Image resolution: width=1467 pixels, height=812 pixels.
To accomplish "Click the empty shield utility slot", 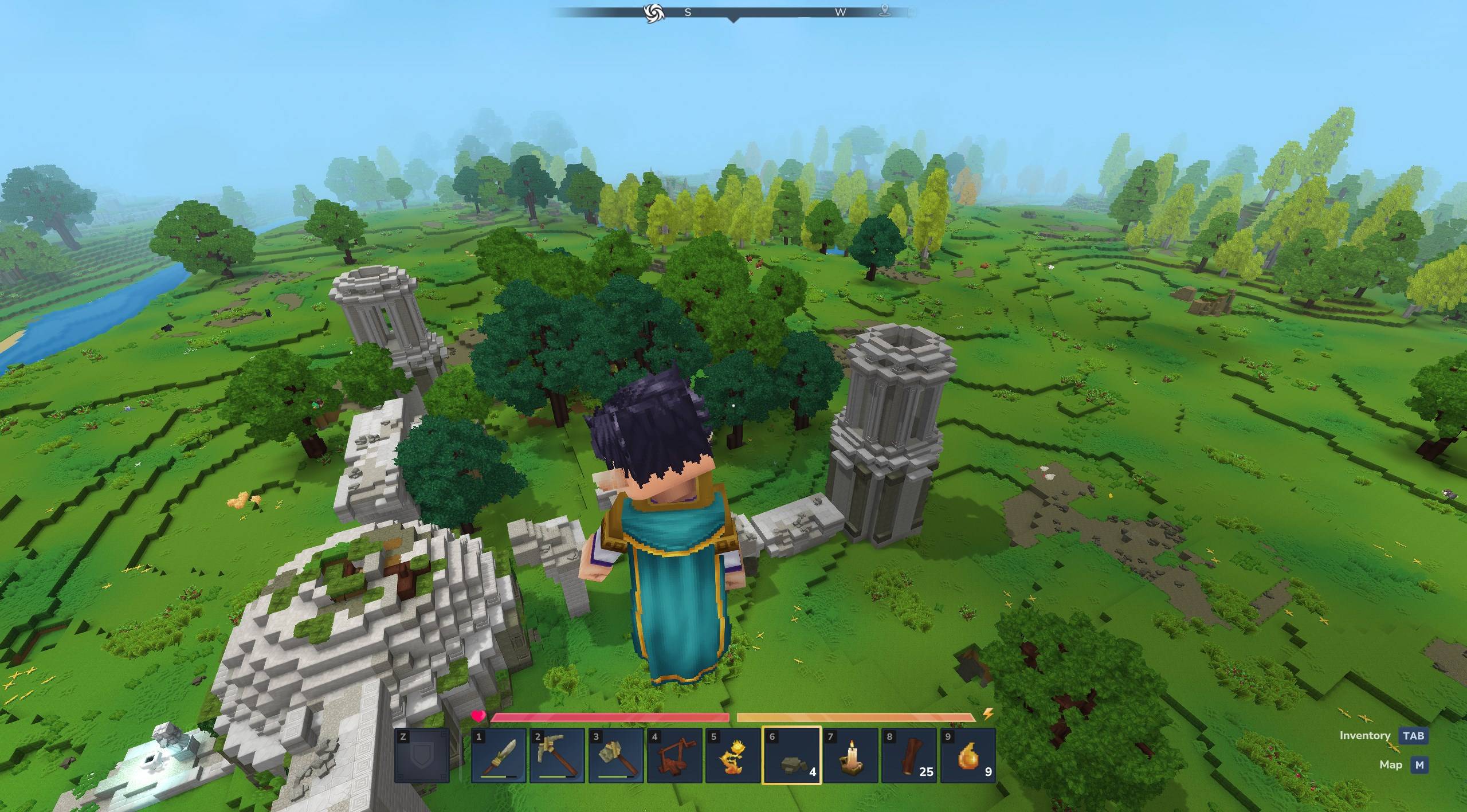I will point(422,755).
